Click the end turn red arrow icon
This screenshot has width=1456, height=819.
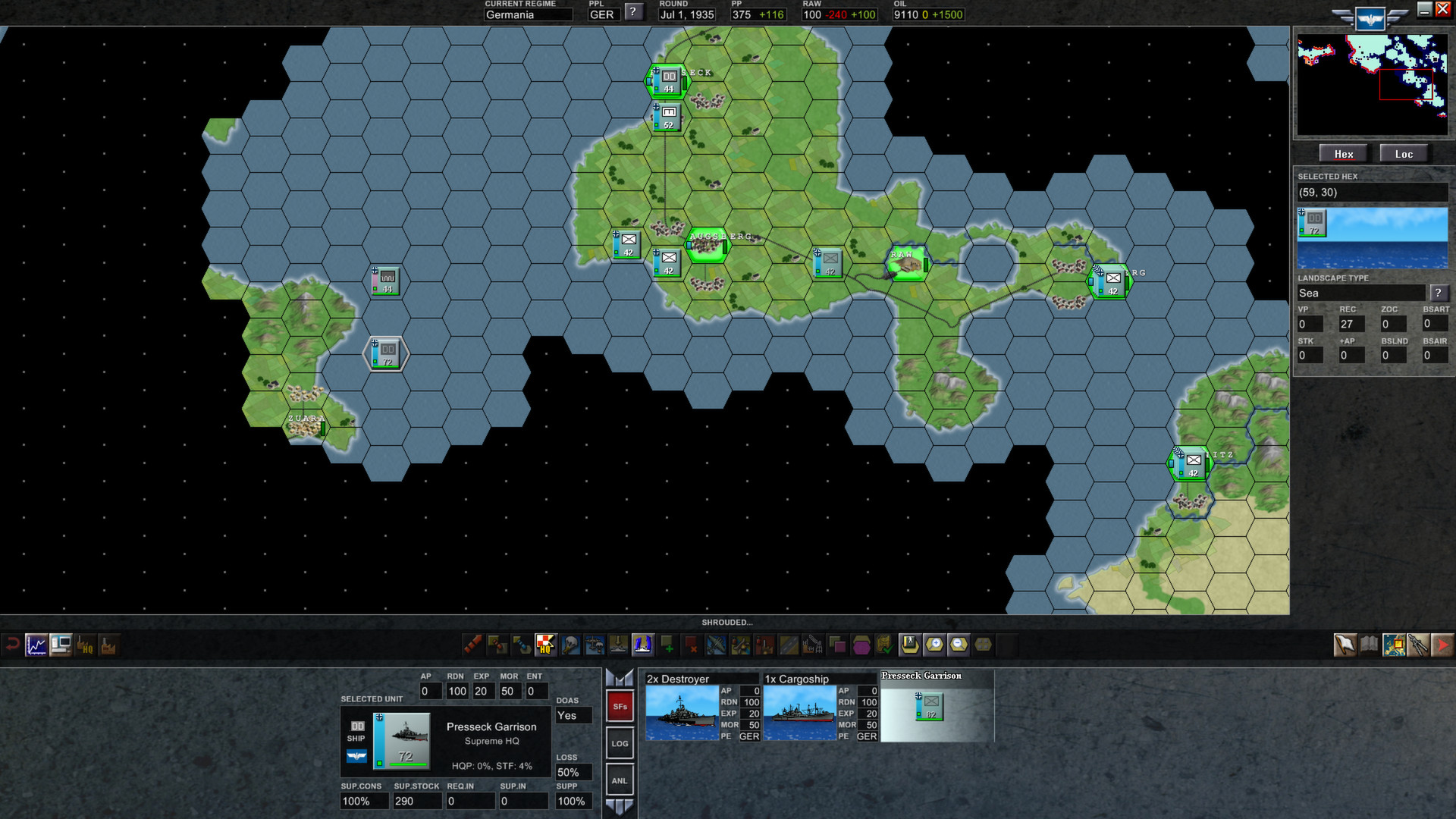click(1439, 646)
